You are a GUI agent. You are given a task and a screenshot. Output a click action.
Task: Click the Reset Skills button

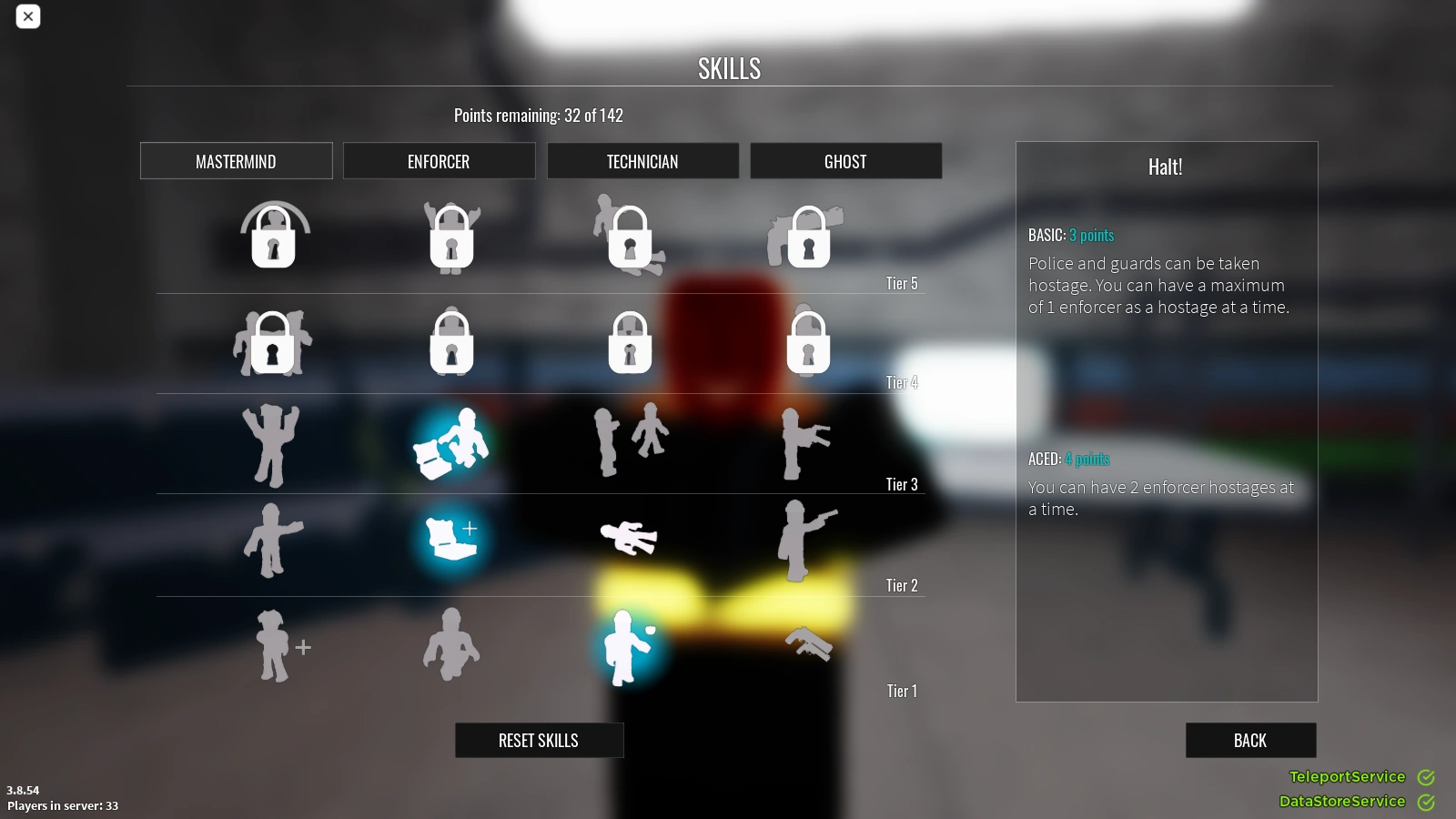(x=539, y=740)
